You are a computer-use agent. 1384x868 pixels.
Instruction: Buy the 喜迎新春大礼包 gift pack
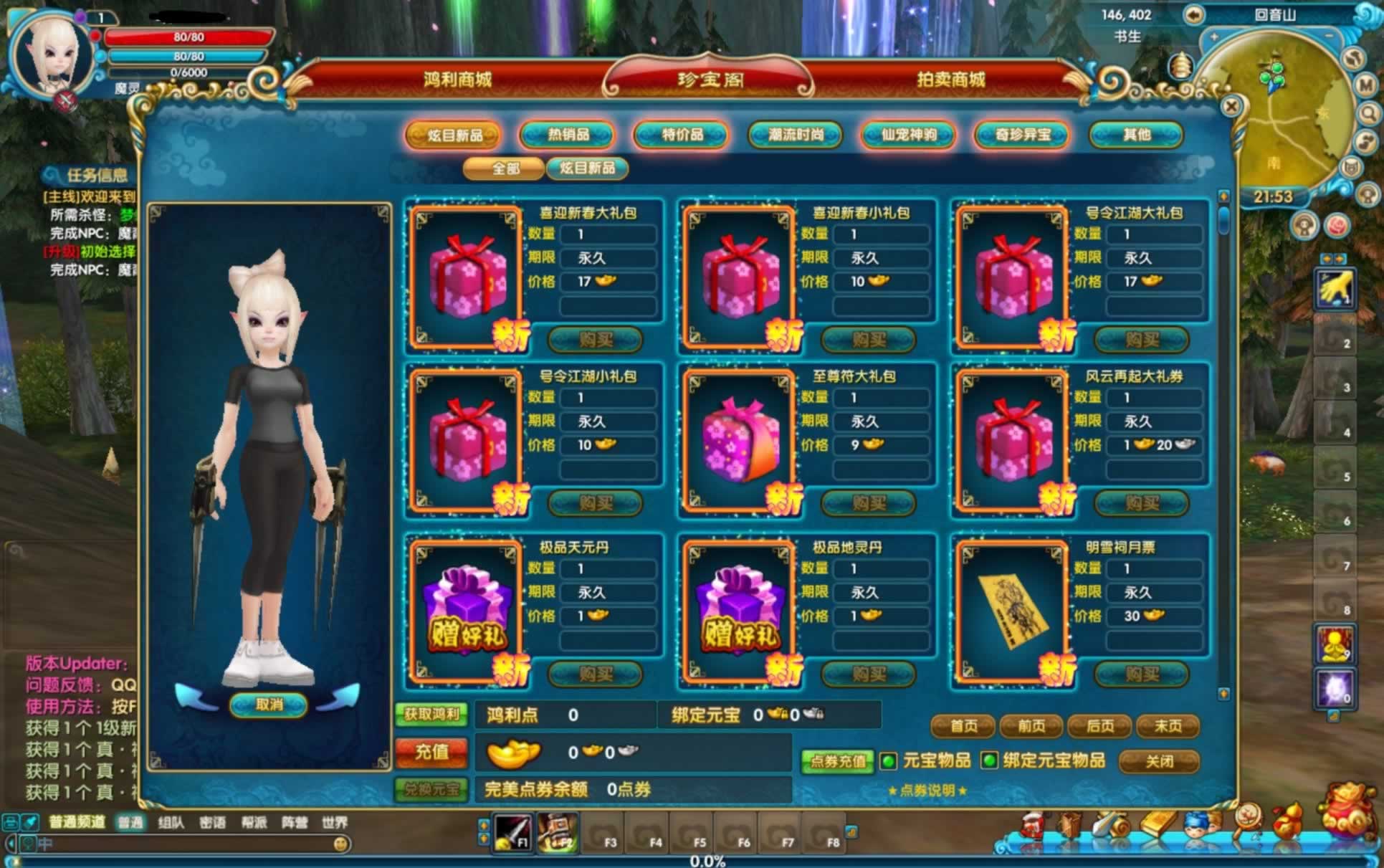click(x=596, y=339)
